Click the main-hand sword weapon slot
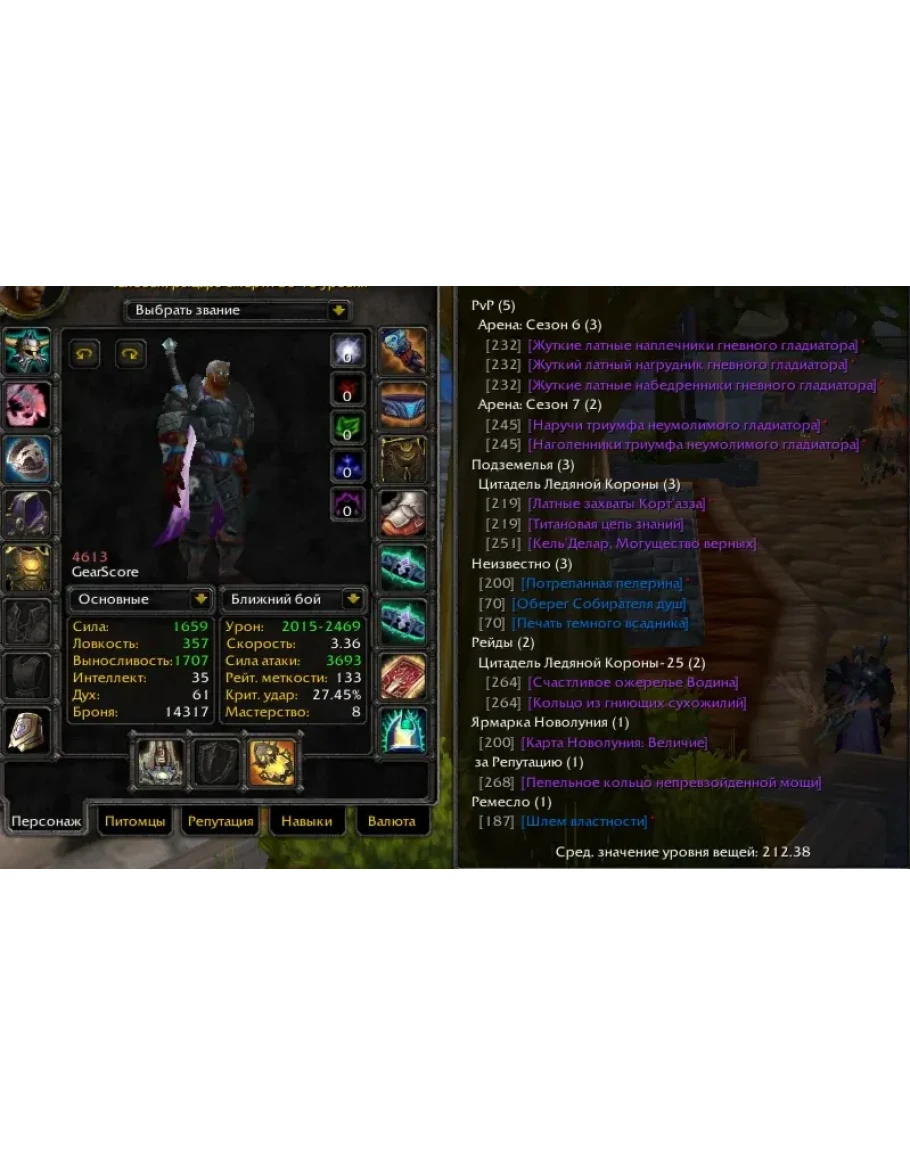Viewport: 910px width, 1155px height. (158, 761)
